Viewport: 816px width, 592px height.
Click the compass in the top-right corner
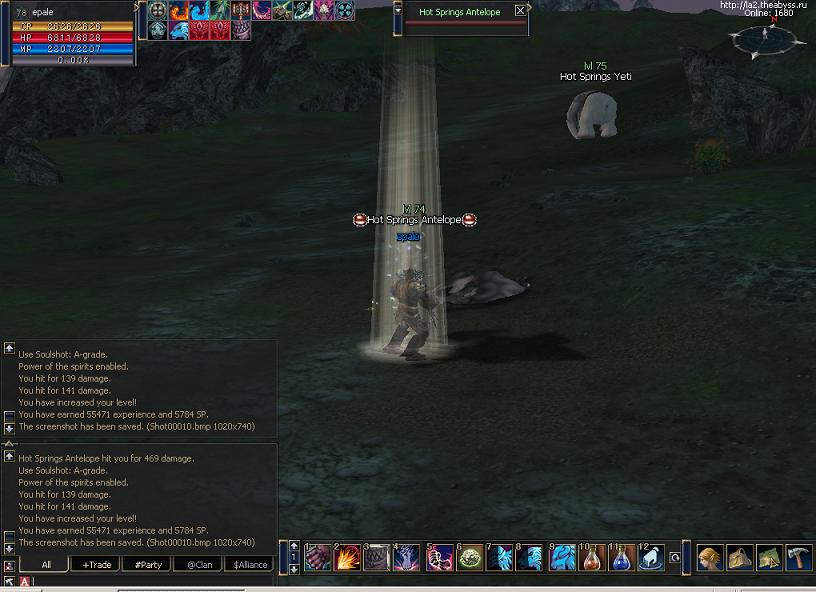(765, 38)
